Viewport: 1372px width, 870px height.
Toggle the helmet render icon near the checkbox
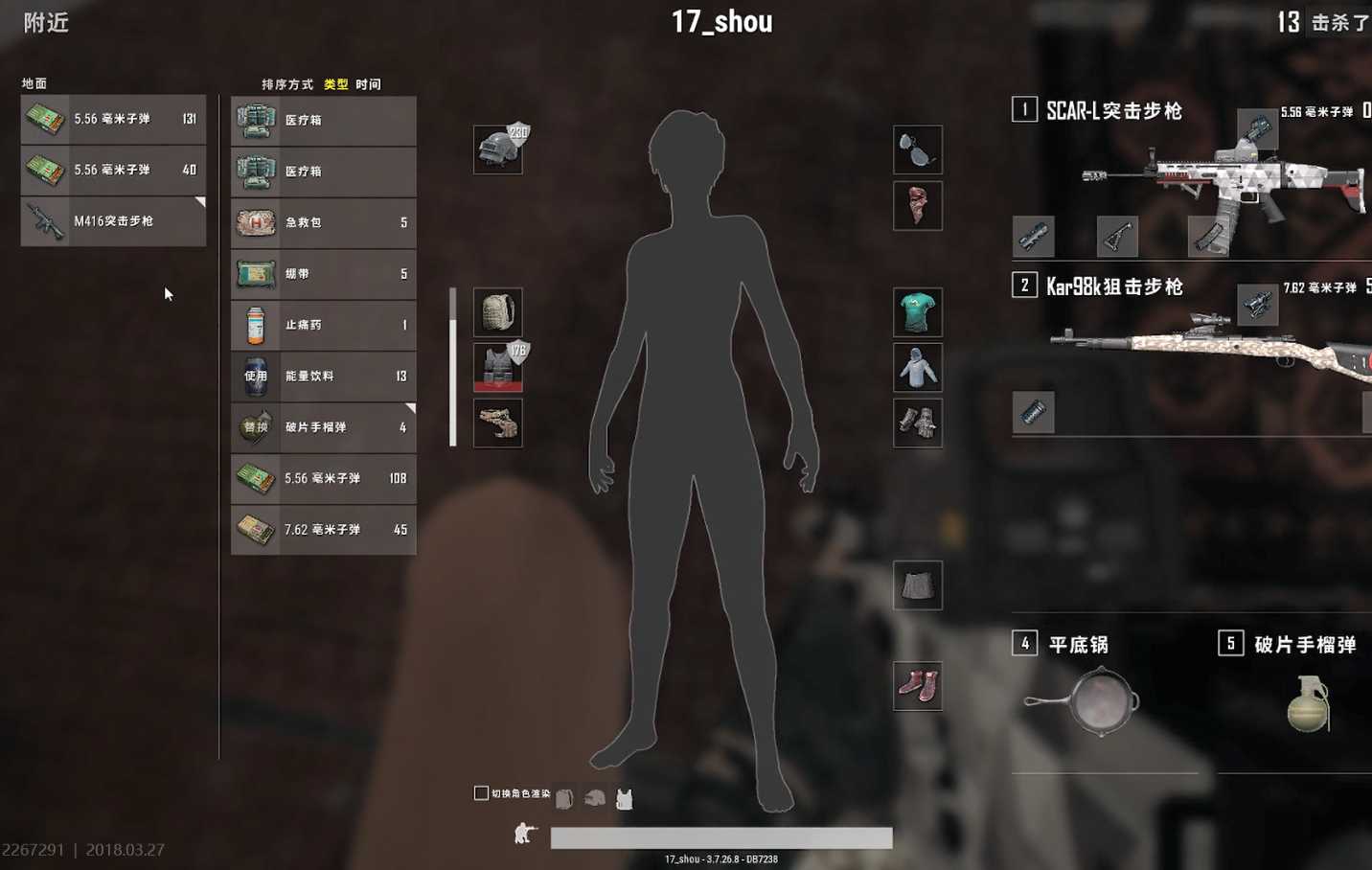594,794
